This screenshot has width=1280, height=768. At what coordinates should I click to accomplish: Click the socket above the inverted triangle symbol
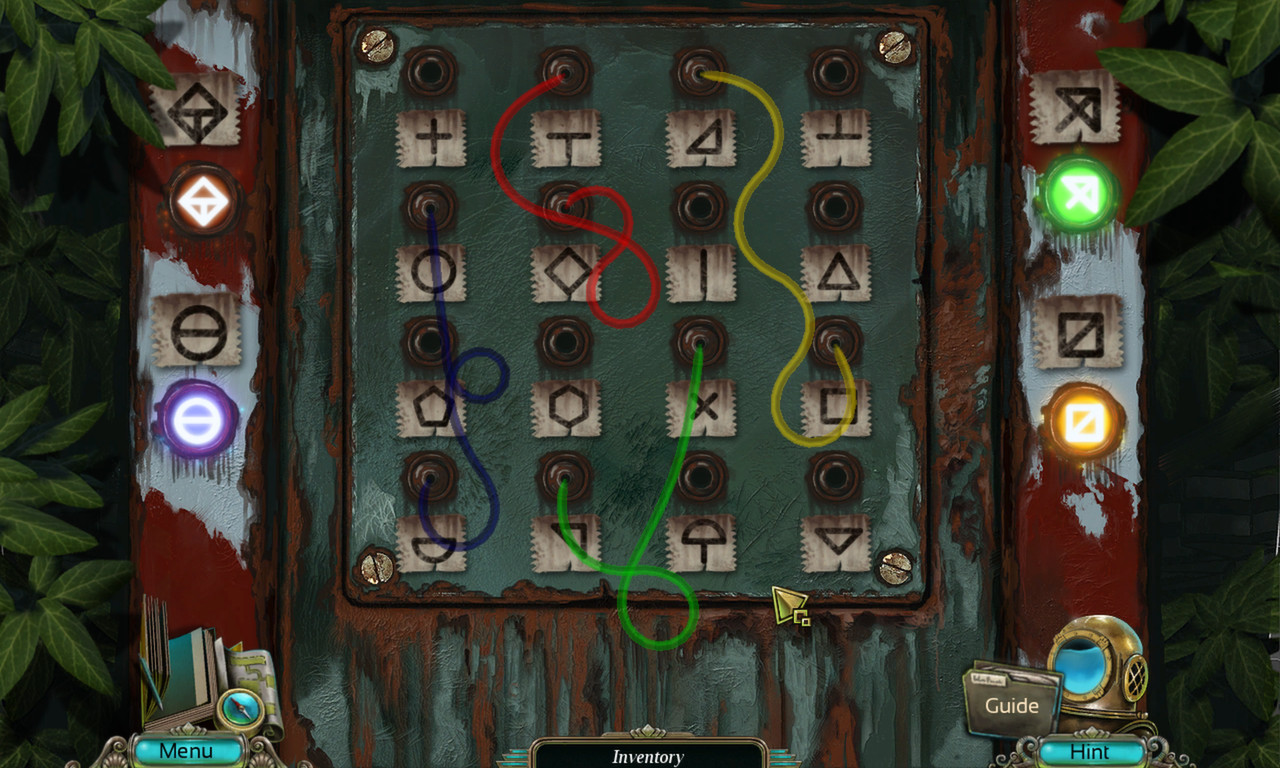point(835,477)
